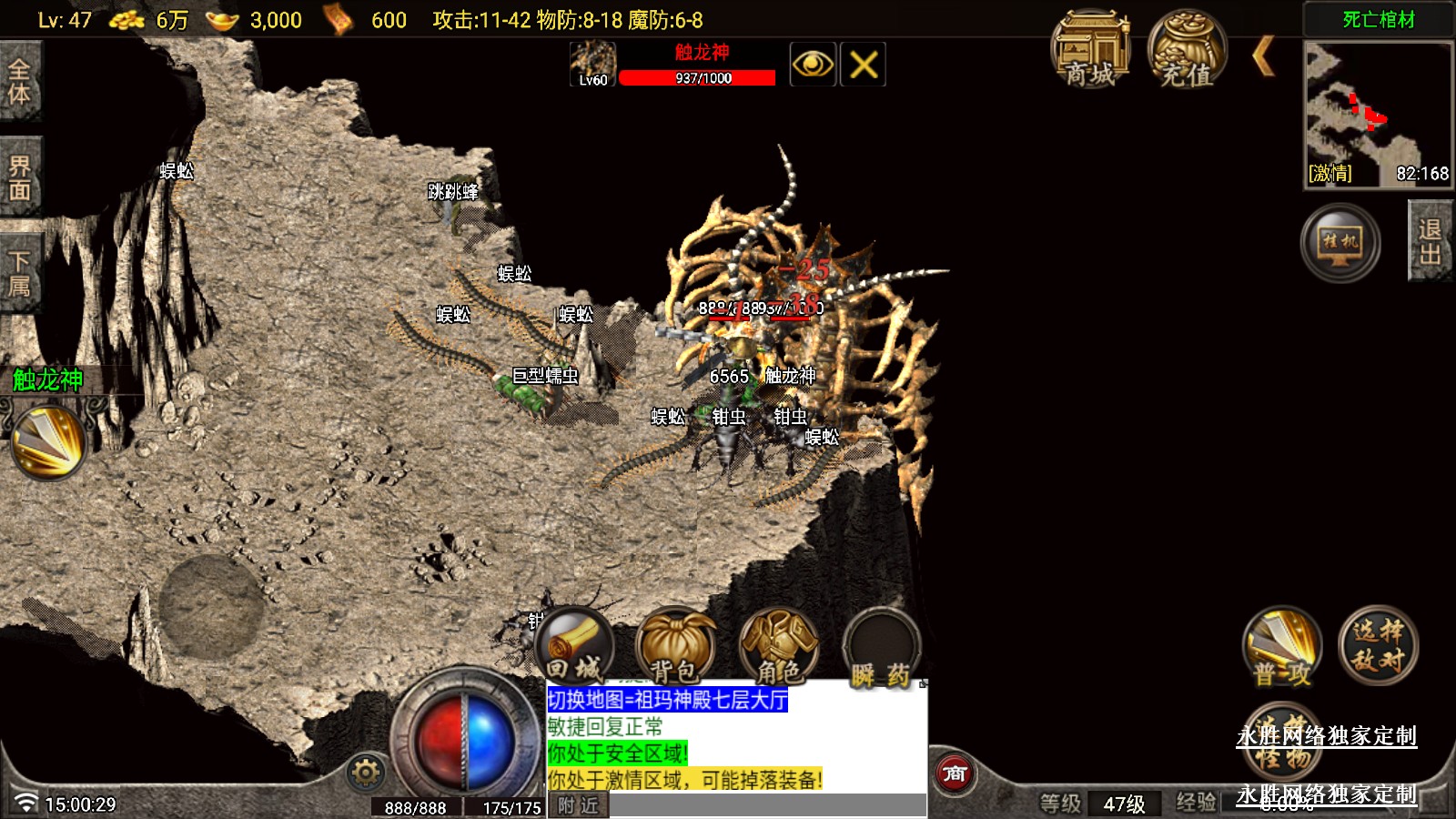Screen dimensions: 1456x819
Task: Activate the 普攻 normal attack
Action: click(1282, 647)
